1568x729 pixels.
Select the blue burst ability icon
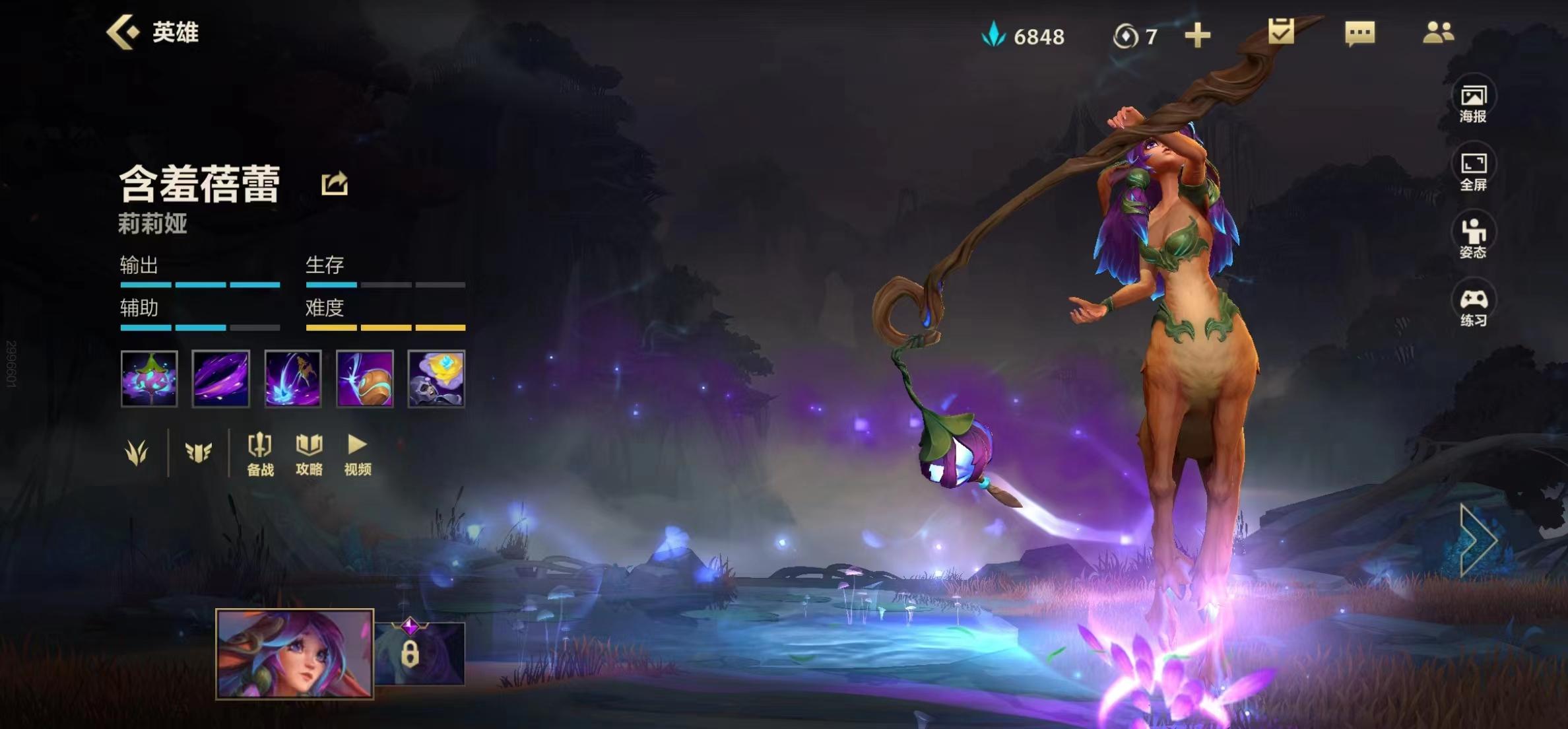coord(292,378)
